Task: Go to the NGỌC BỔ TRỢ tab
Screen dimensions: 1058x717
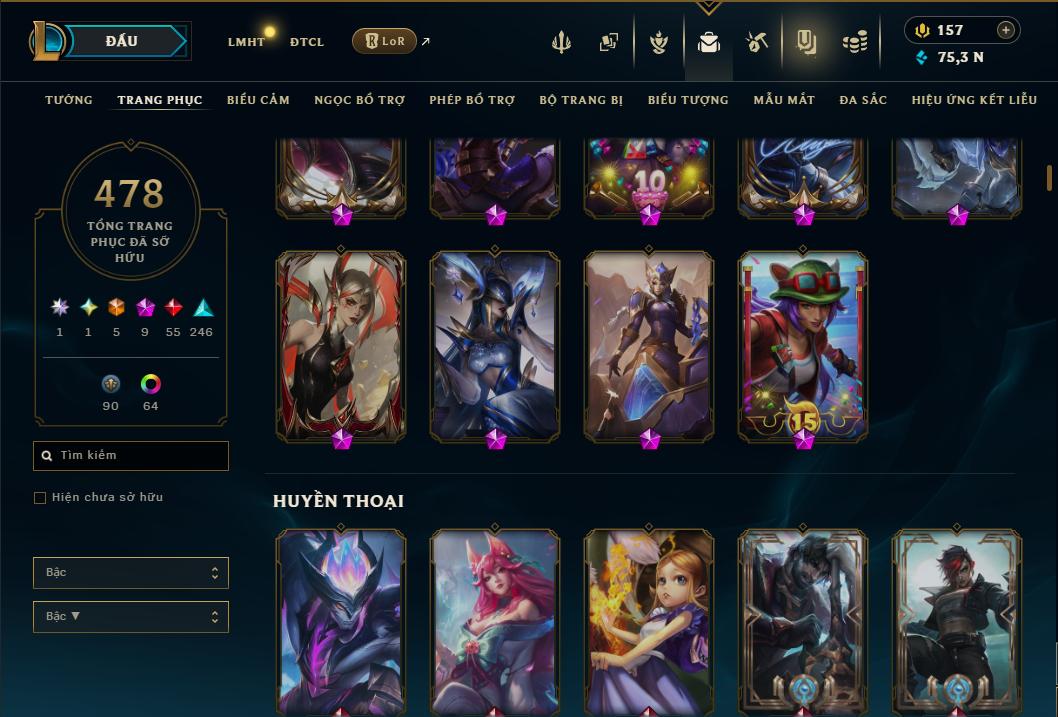Action: point(360,100)
